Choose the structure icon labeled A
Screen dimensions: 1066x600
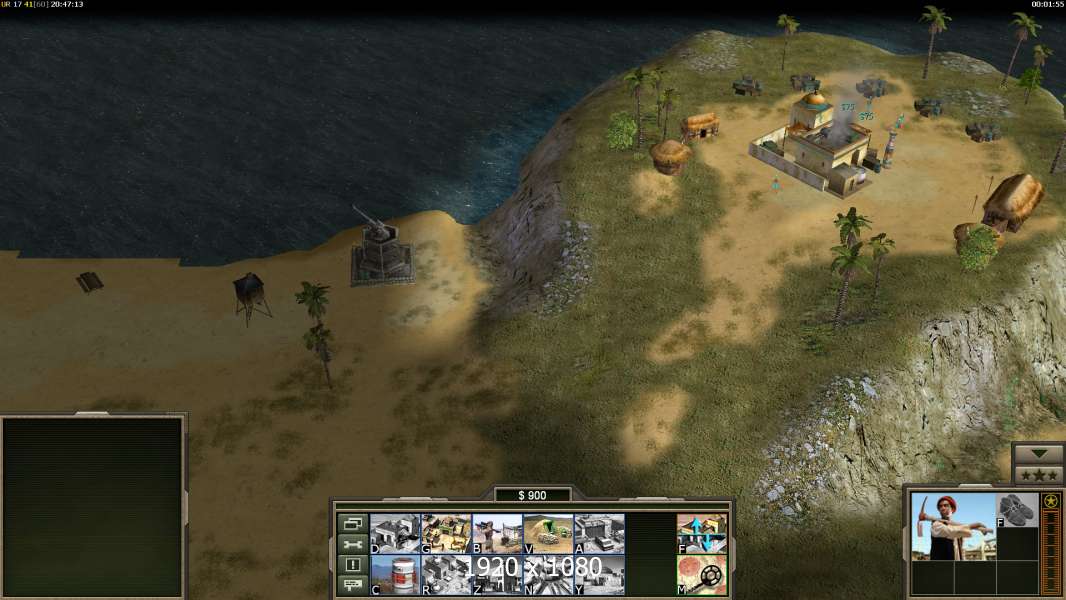(599, 533)
